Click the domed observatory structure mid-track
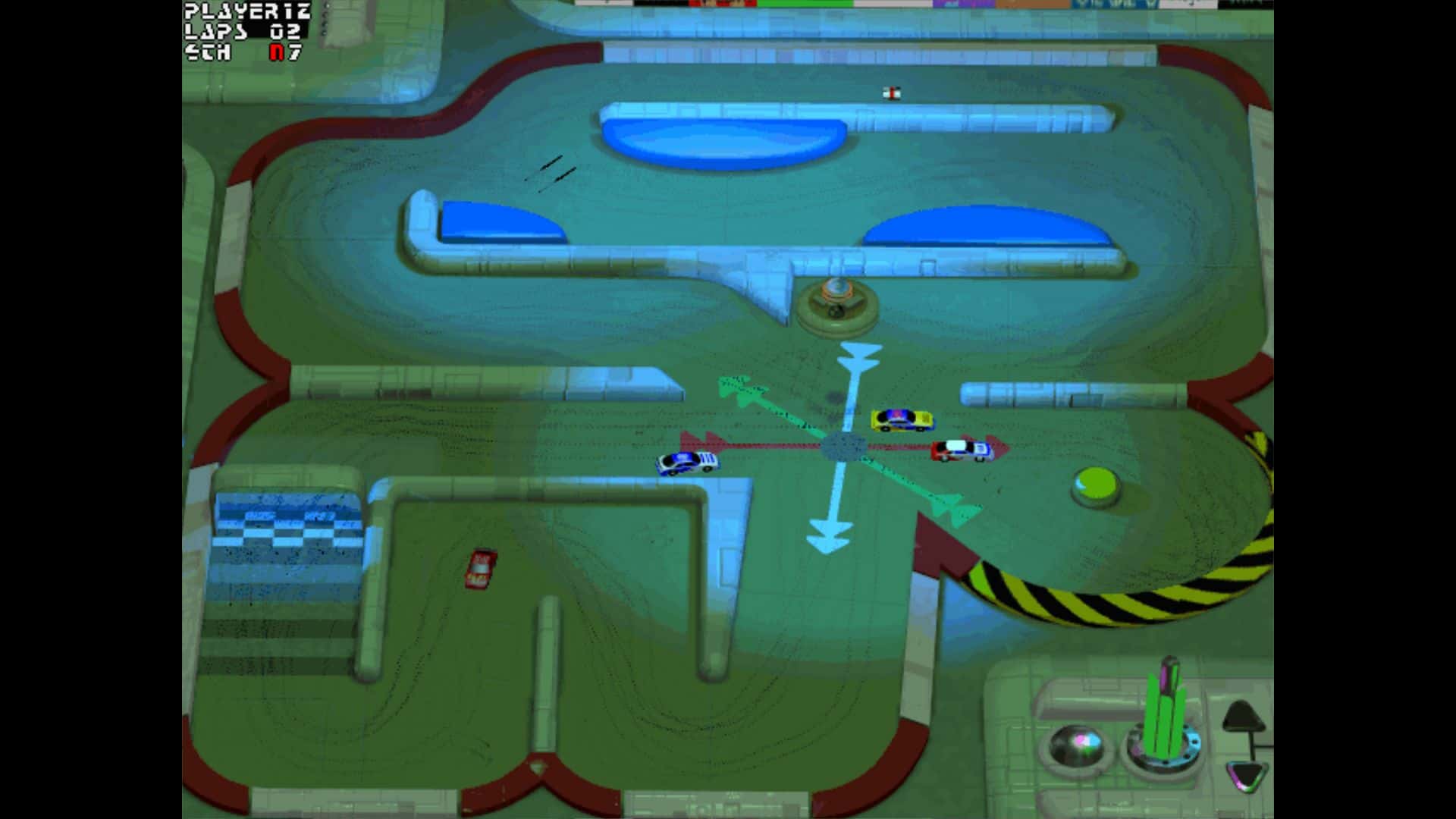This screenshot has height=819, width=1456. [x=836, y=302]
